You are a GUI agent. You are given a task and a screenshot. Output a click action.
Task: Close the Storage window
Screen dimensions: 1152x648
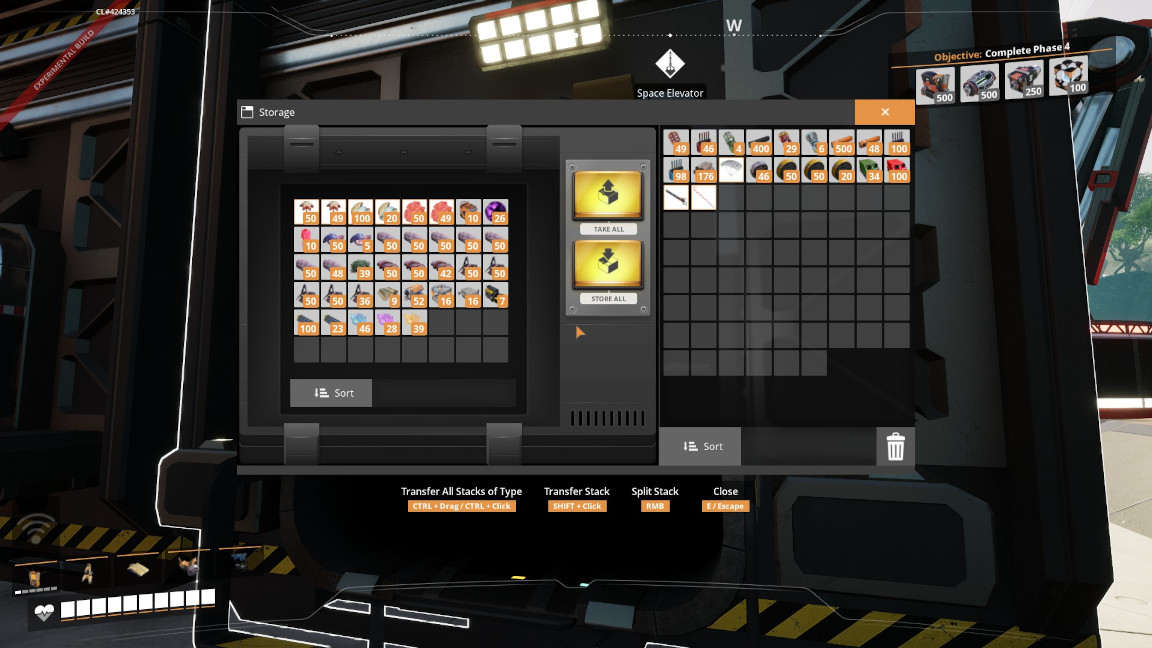[884, 112]
